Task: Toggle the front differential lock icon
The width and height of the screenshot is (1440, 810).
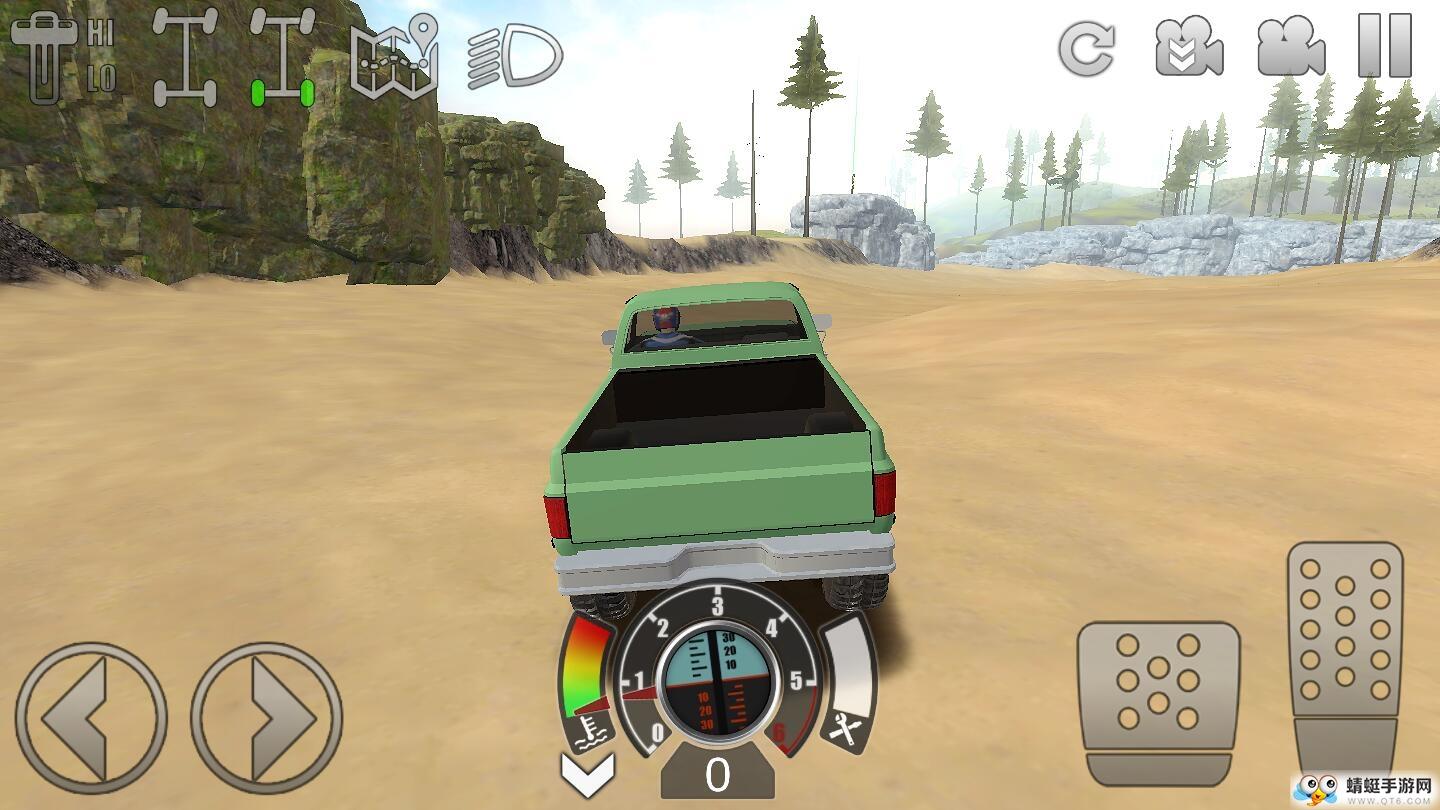Action: (185, 58)
